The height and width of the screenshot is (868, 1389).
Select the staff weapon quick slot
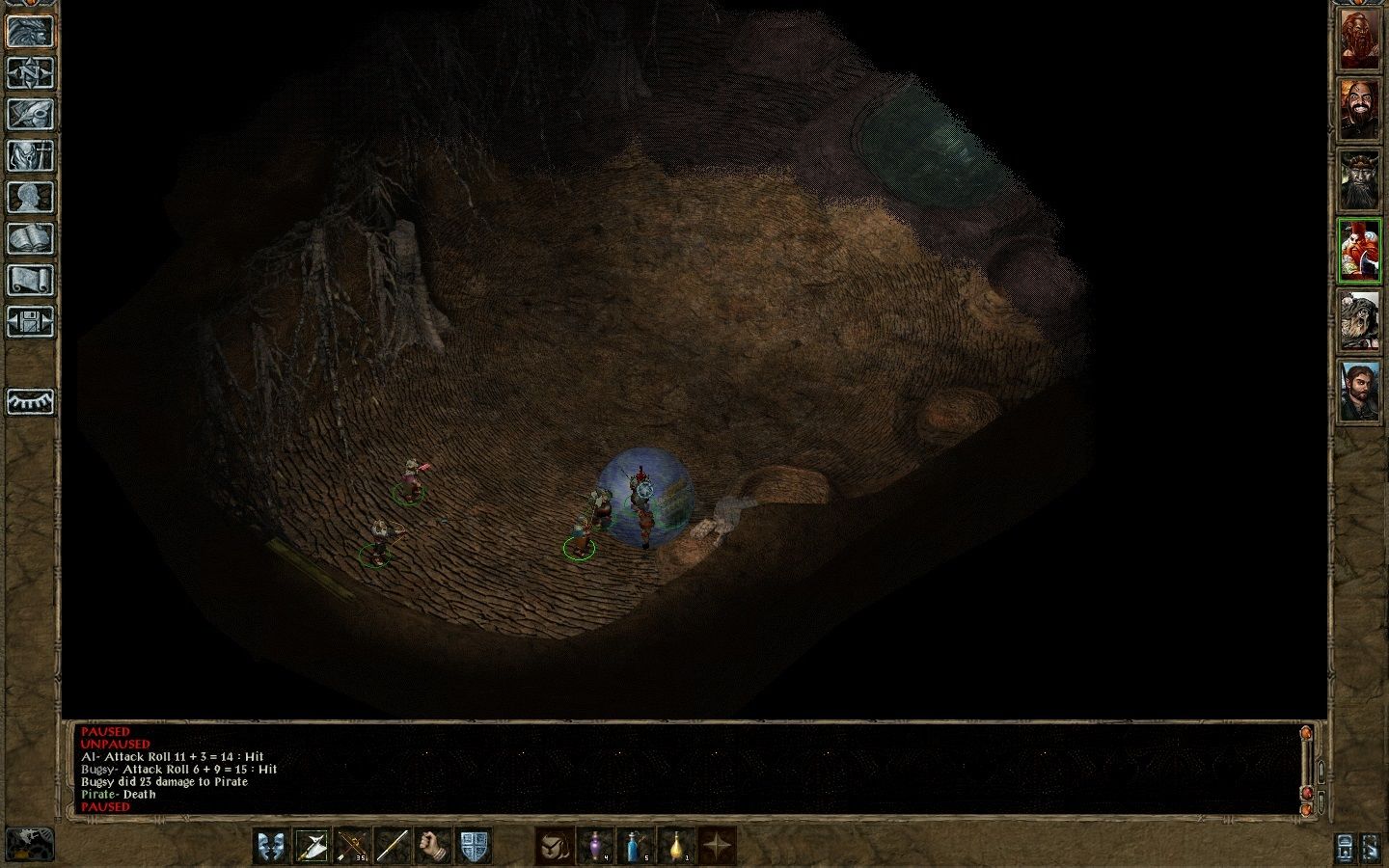(x=393, y=846)
